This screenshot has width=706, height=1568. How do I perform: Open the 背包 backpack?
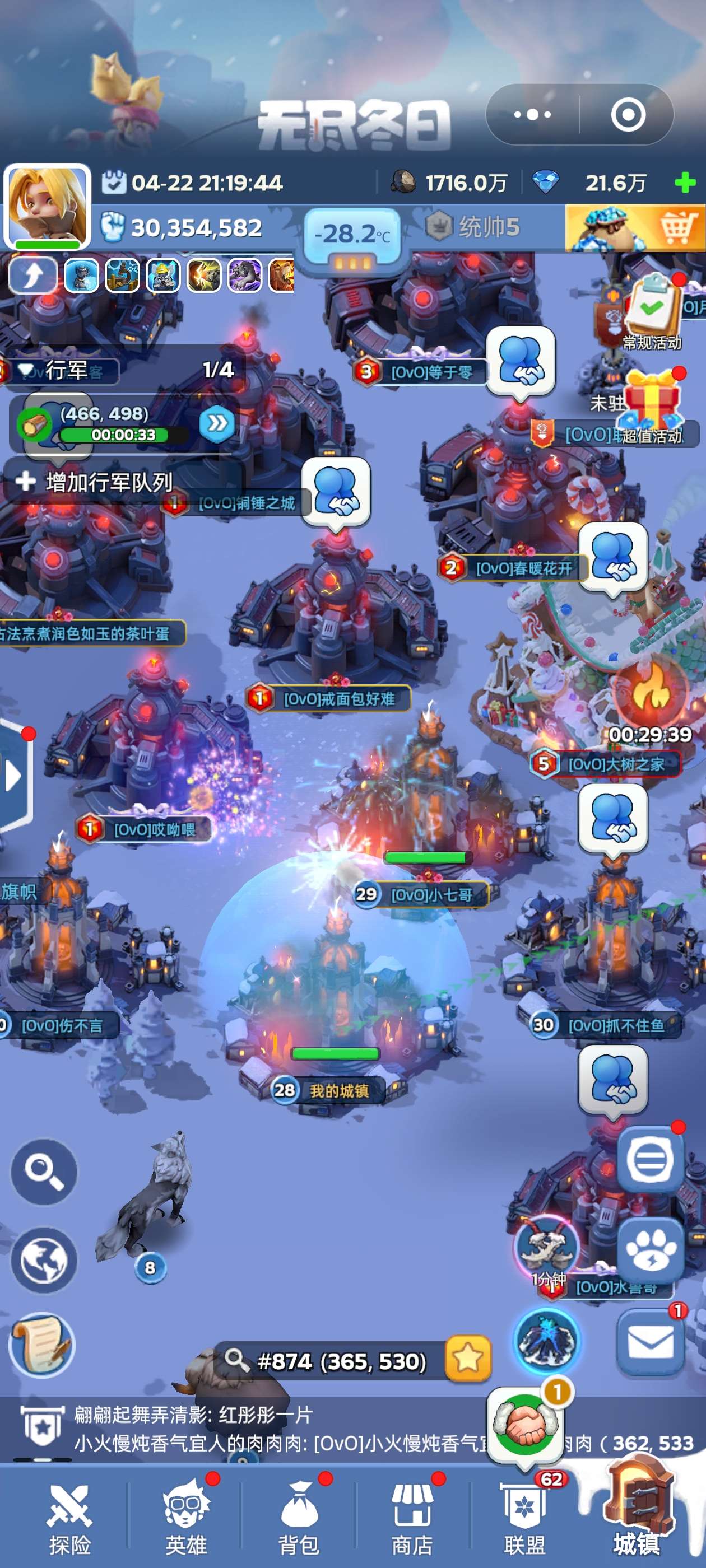click(x=299, y=1520)
